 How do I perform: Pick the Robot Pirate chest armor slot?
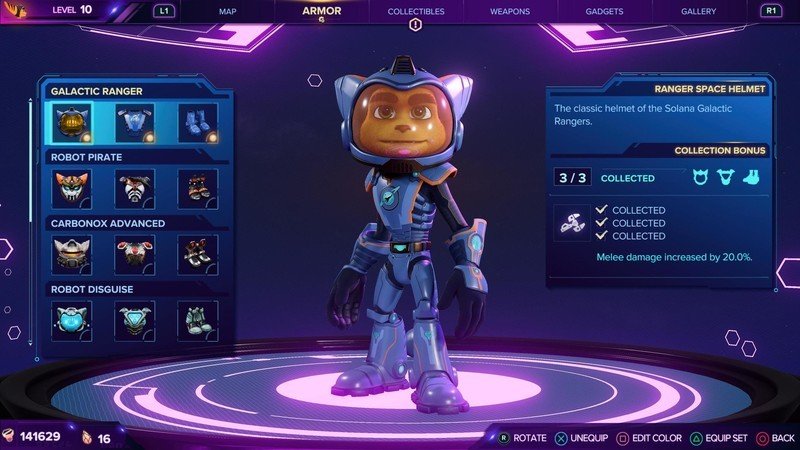(x=135, y=189)
